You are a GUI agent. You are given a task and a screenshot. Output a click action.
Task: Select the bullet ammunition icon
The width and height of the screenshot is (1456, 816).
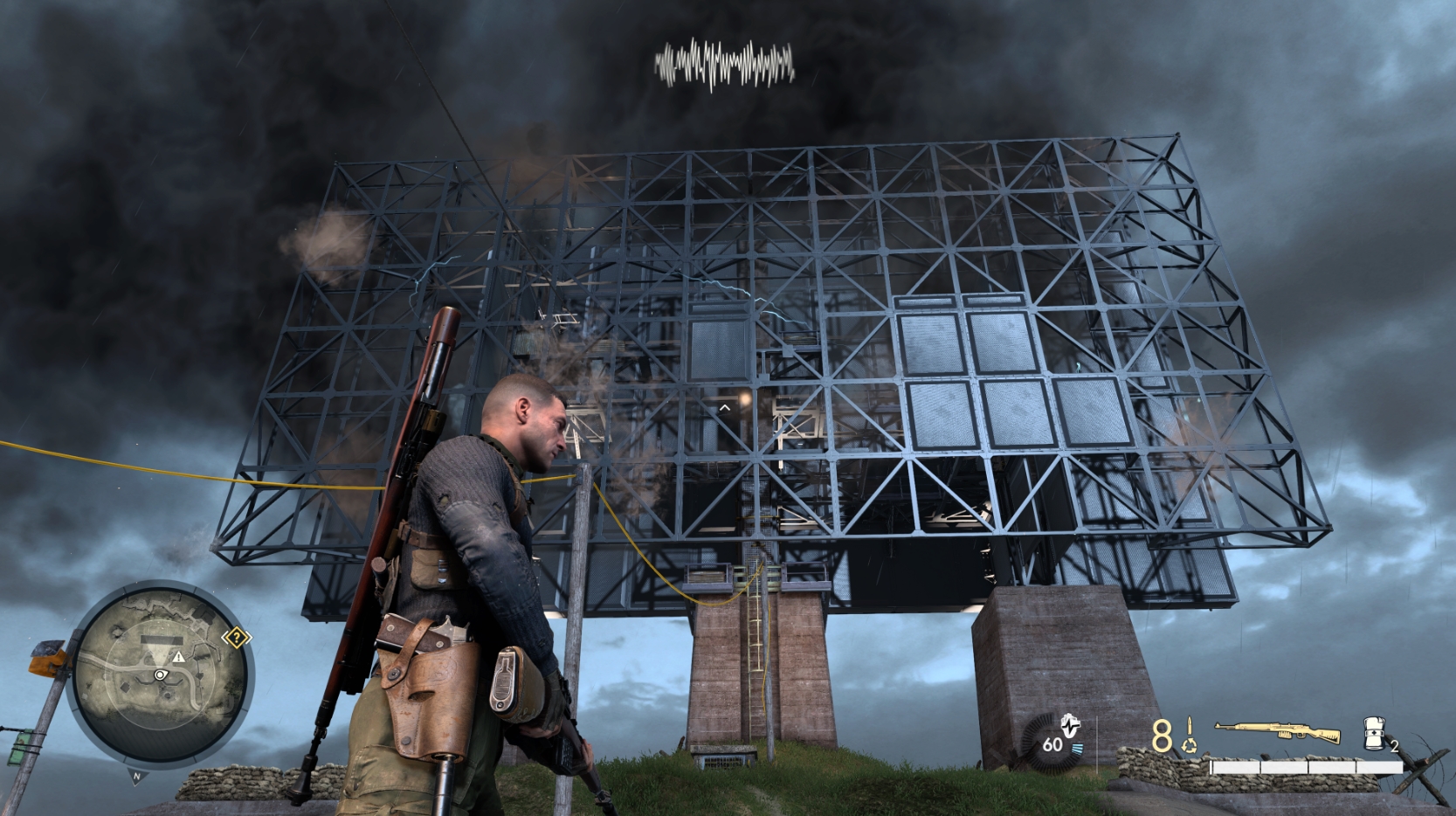pos(1190,726)
